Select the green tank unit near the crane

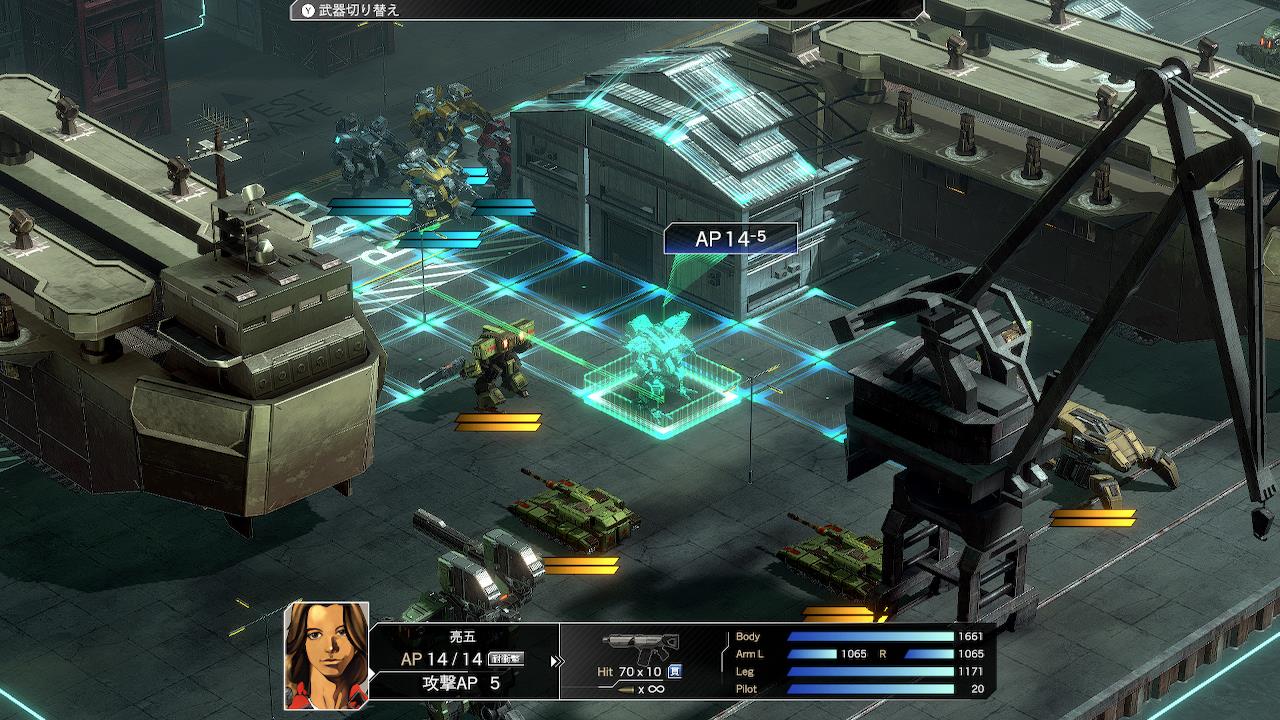tap(830, 555)
